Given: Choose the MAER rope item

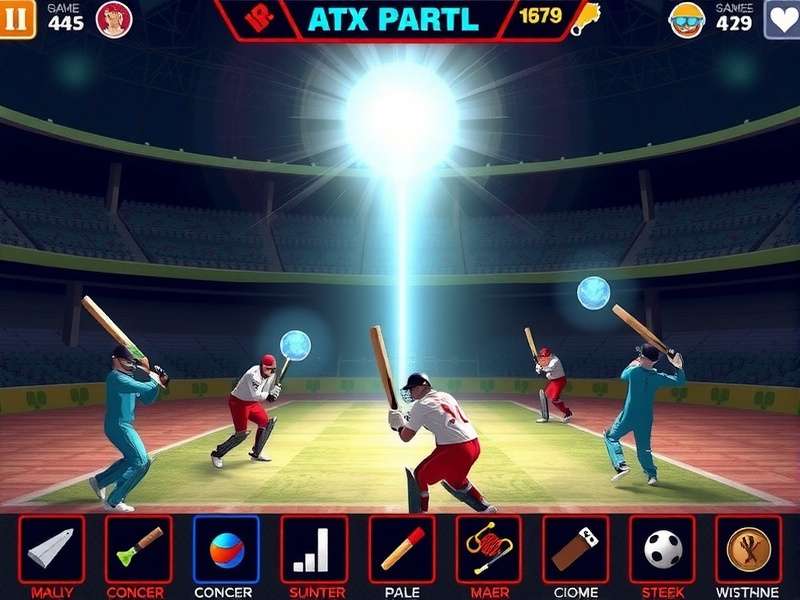Looking at the screenshot, I should [488, 549].
